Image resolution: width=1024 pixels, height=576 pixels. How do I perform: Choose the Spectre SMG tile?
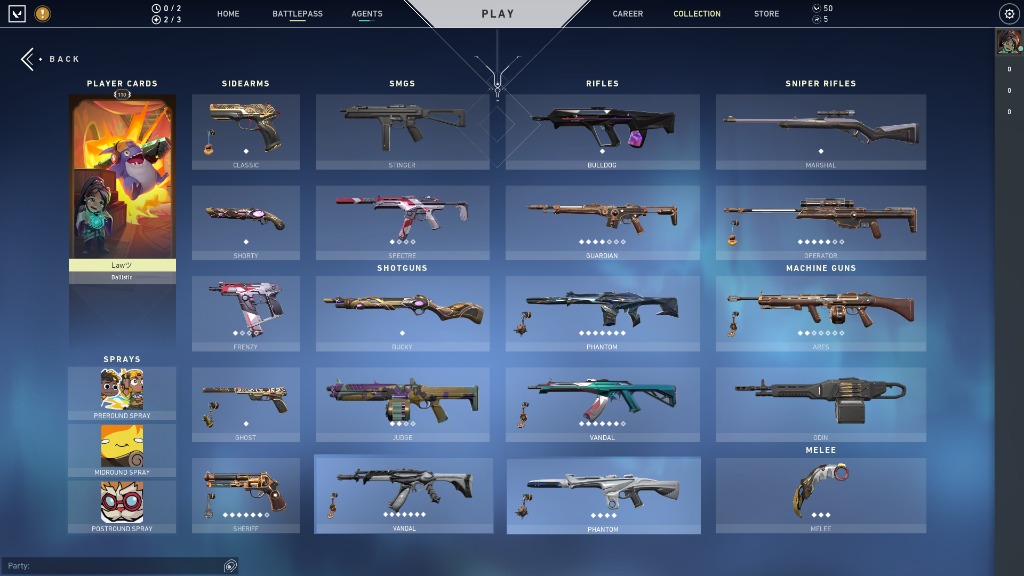[402, 222]
